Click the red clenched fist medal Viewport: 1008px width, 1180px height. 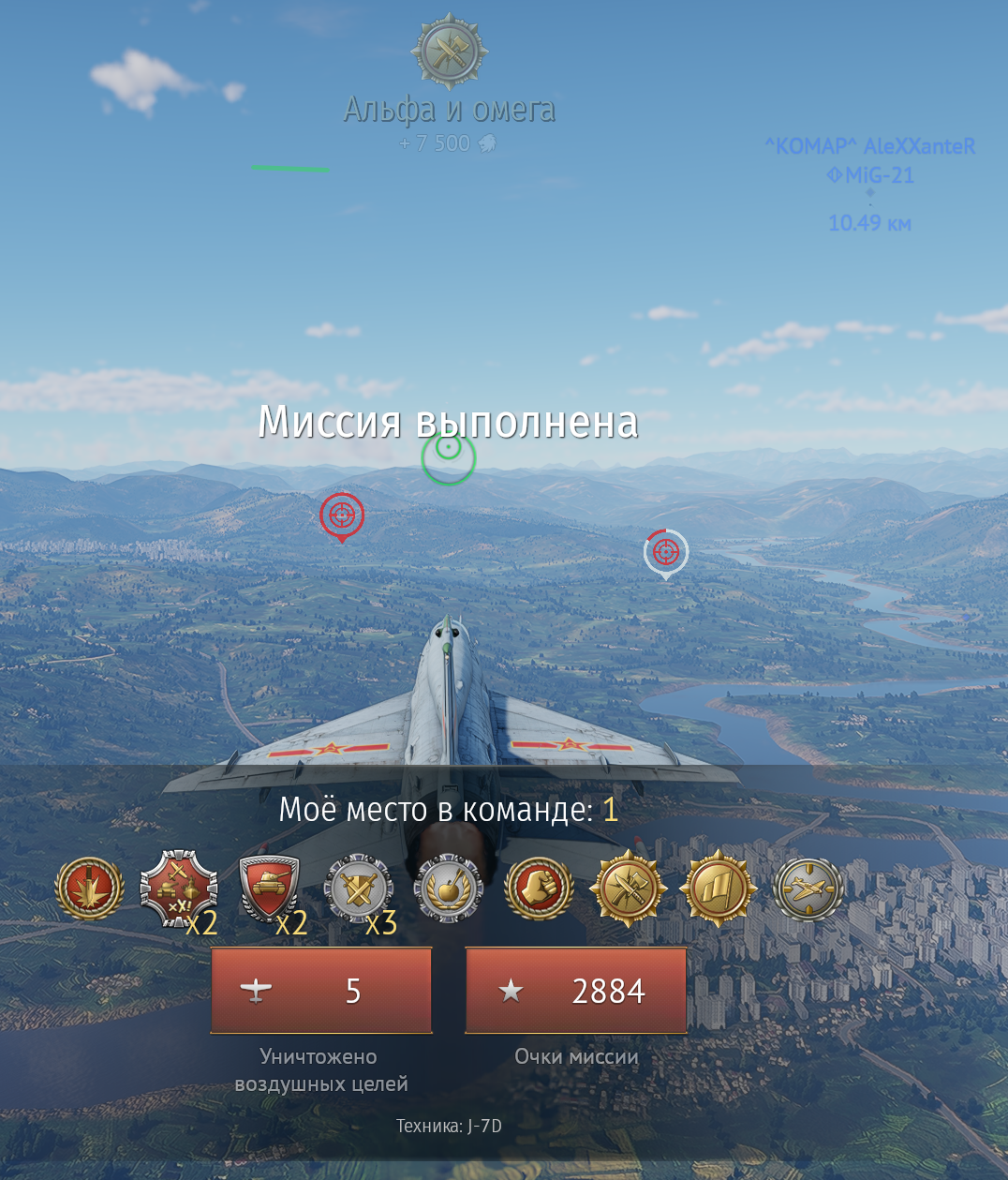[539, 888]
